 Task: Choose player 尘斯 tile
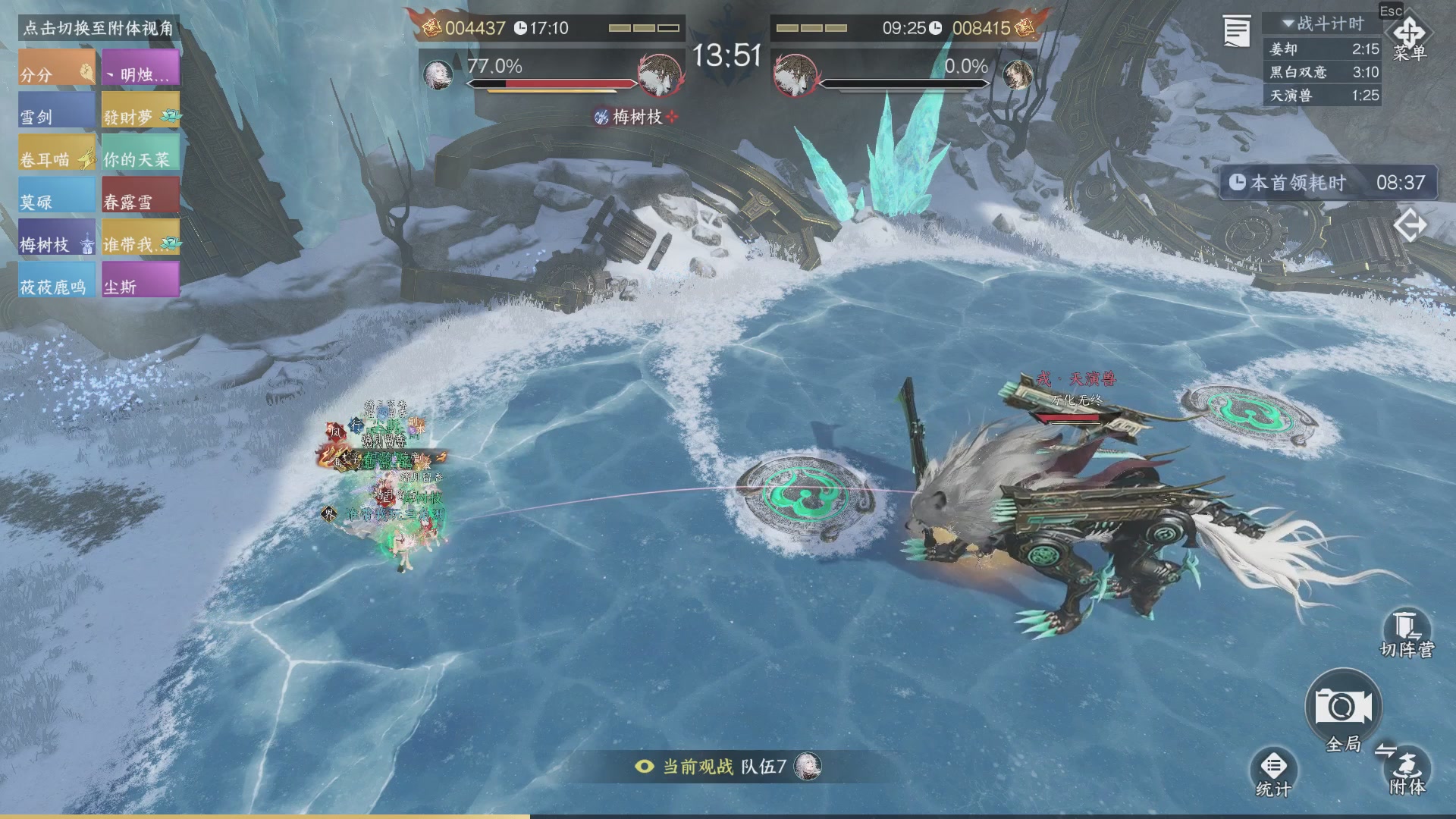pyautogui.click(x=141, y=281)
